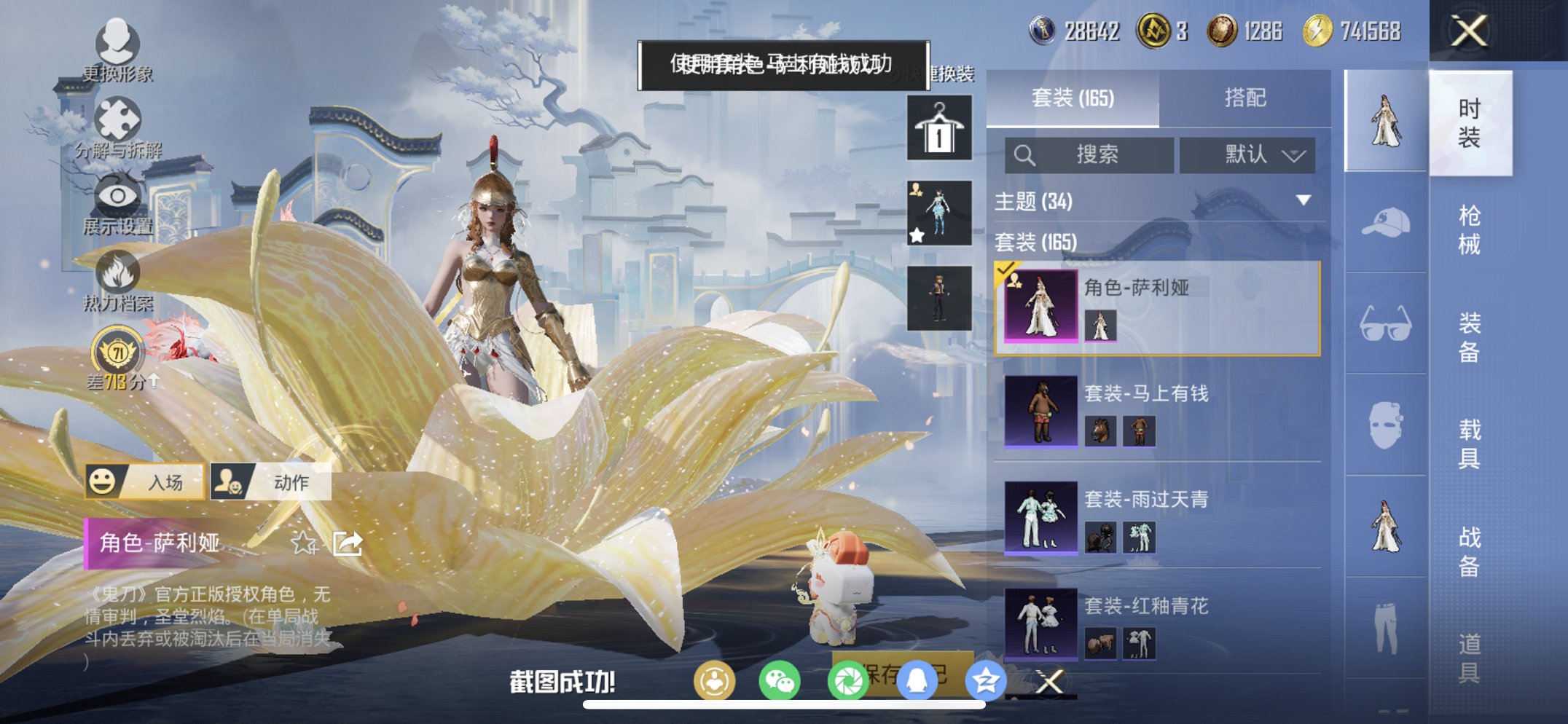Open the hanger preset slot 1
The image size is (1568, 724).
coord(939,127)
